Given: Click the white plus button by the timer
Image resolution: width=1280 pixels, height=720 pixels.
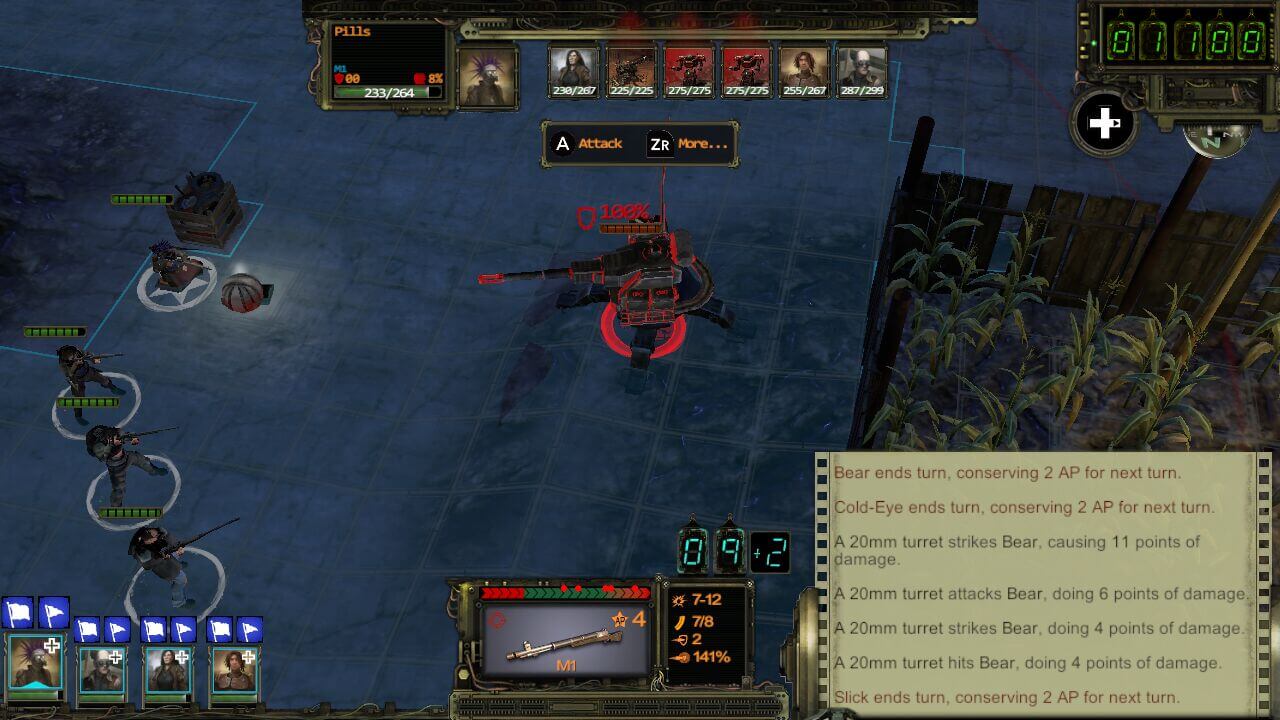Looking at the screenshot, I should coord(1104,124).
